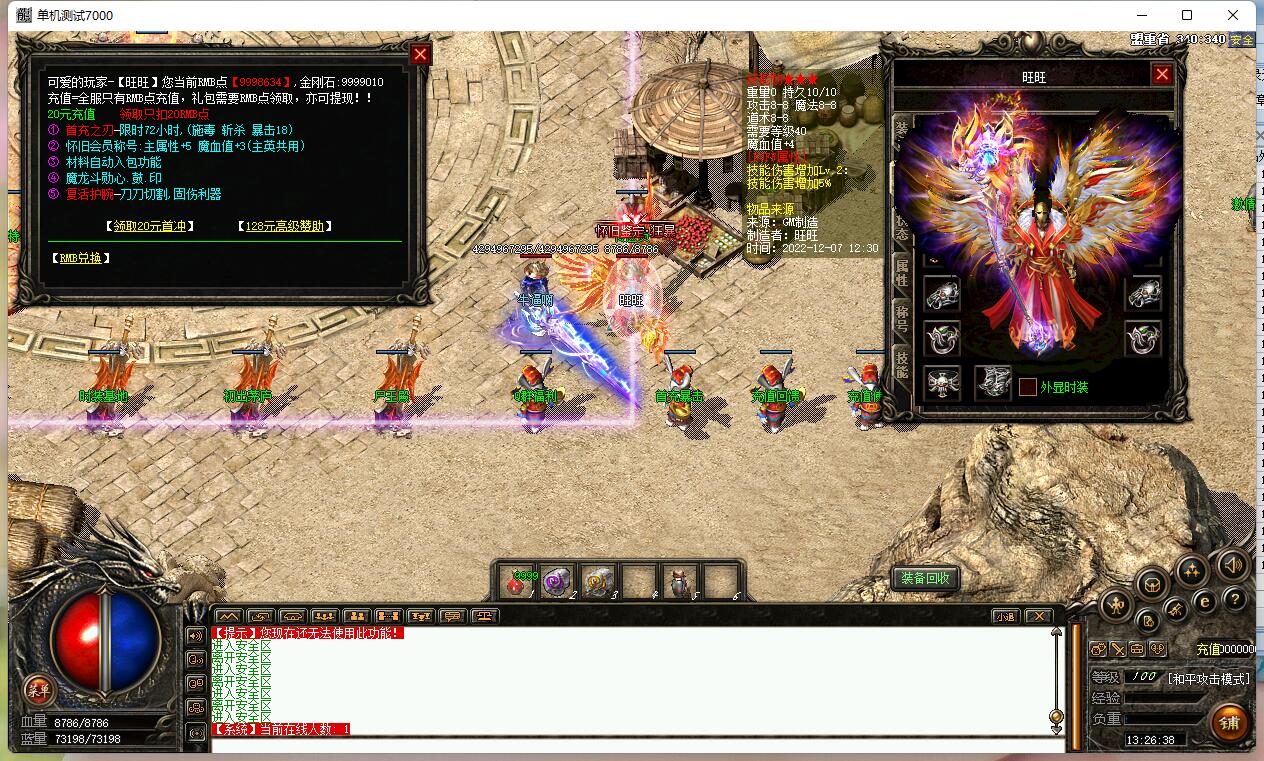Close the 旺旺 character panel
This screenshot has height=761, width=1264.
tap(1162, 74)
